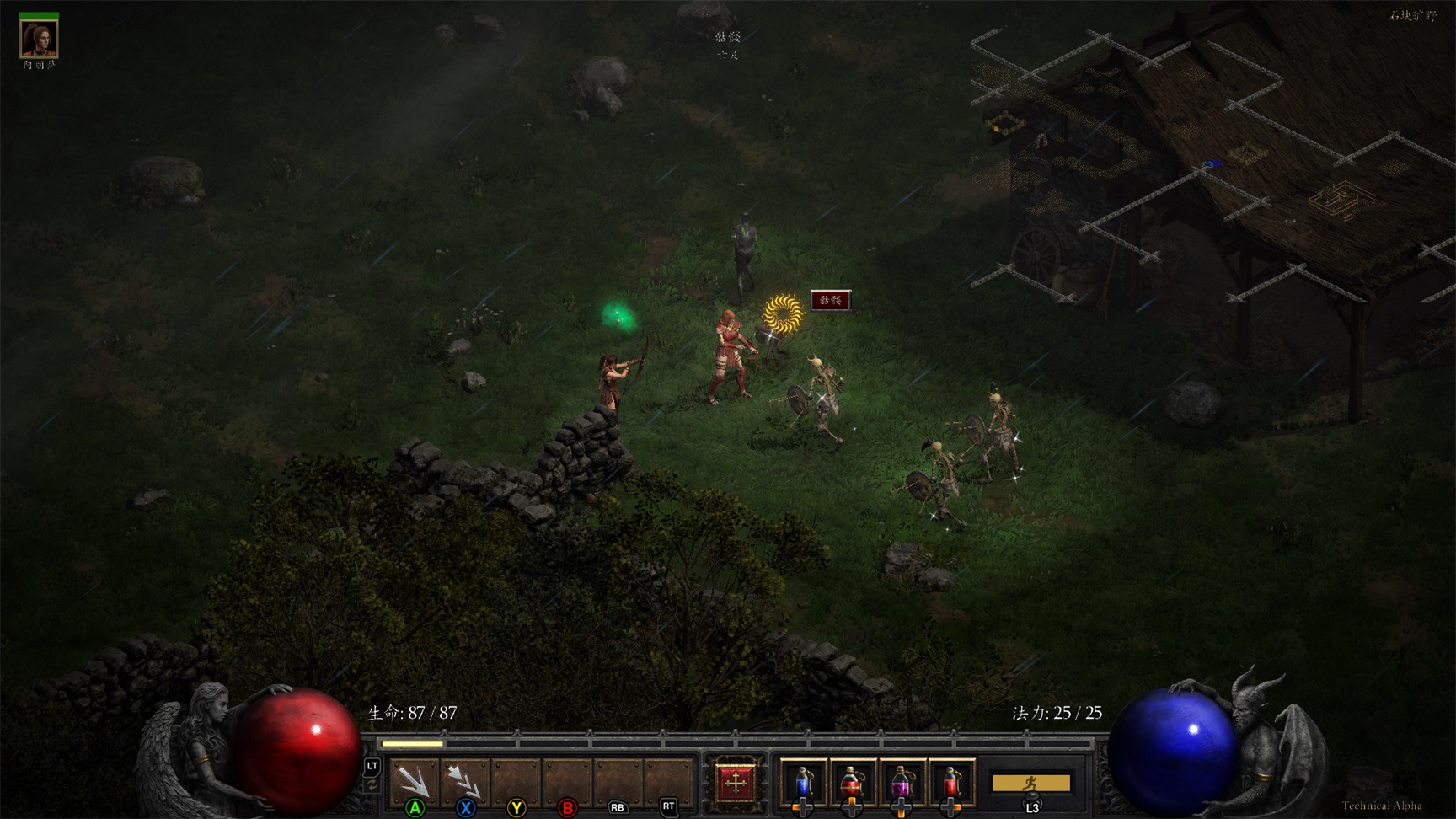
Task: Use the purple rejuvenation potion
Action: point(901,782)
